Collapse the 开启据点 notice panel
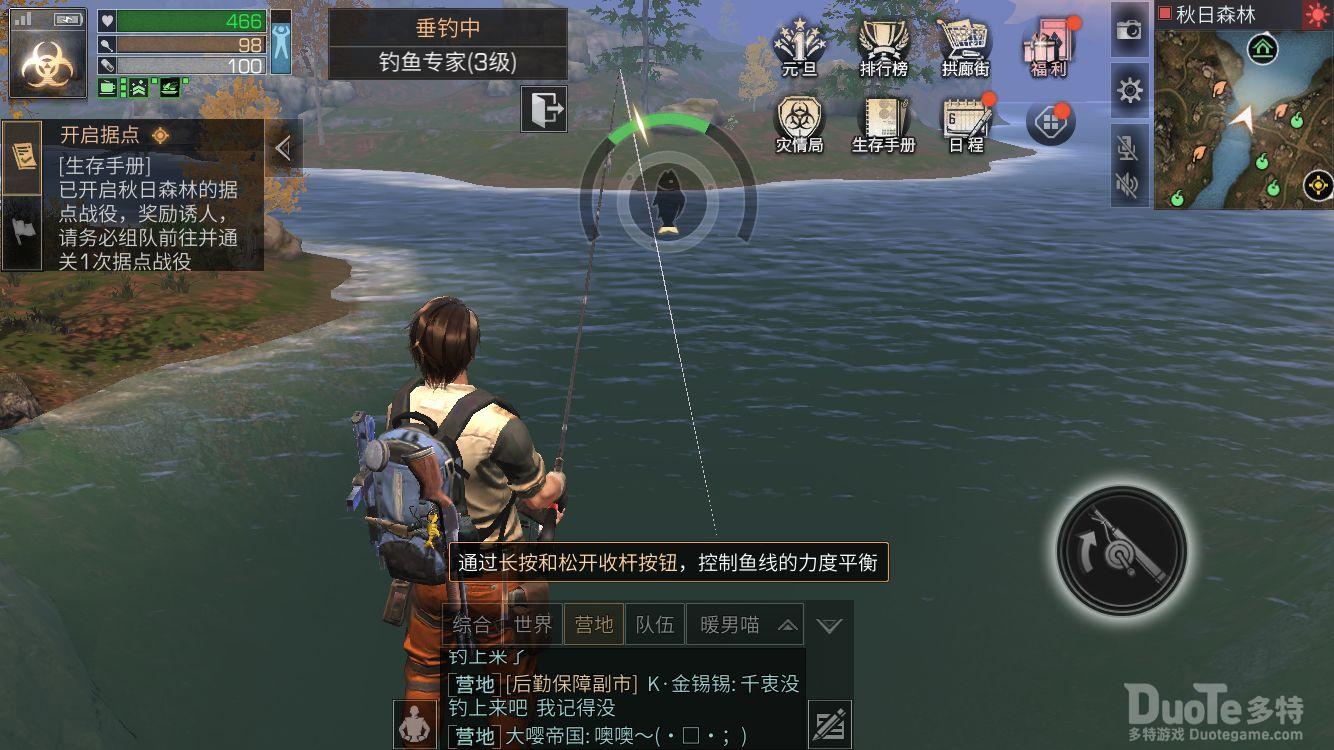 pyautogui.click(x=284, y=146)
